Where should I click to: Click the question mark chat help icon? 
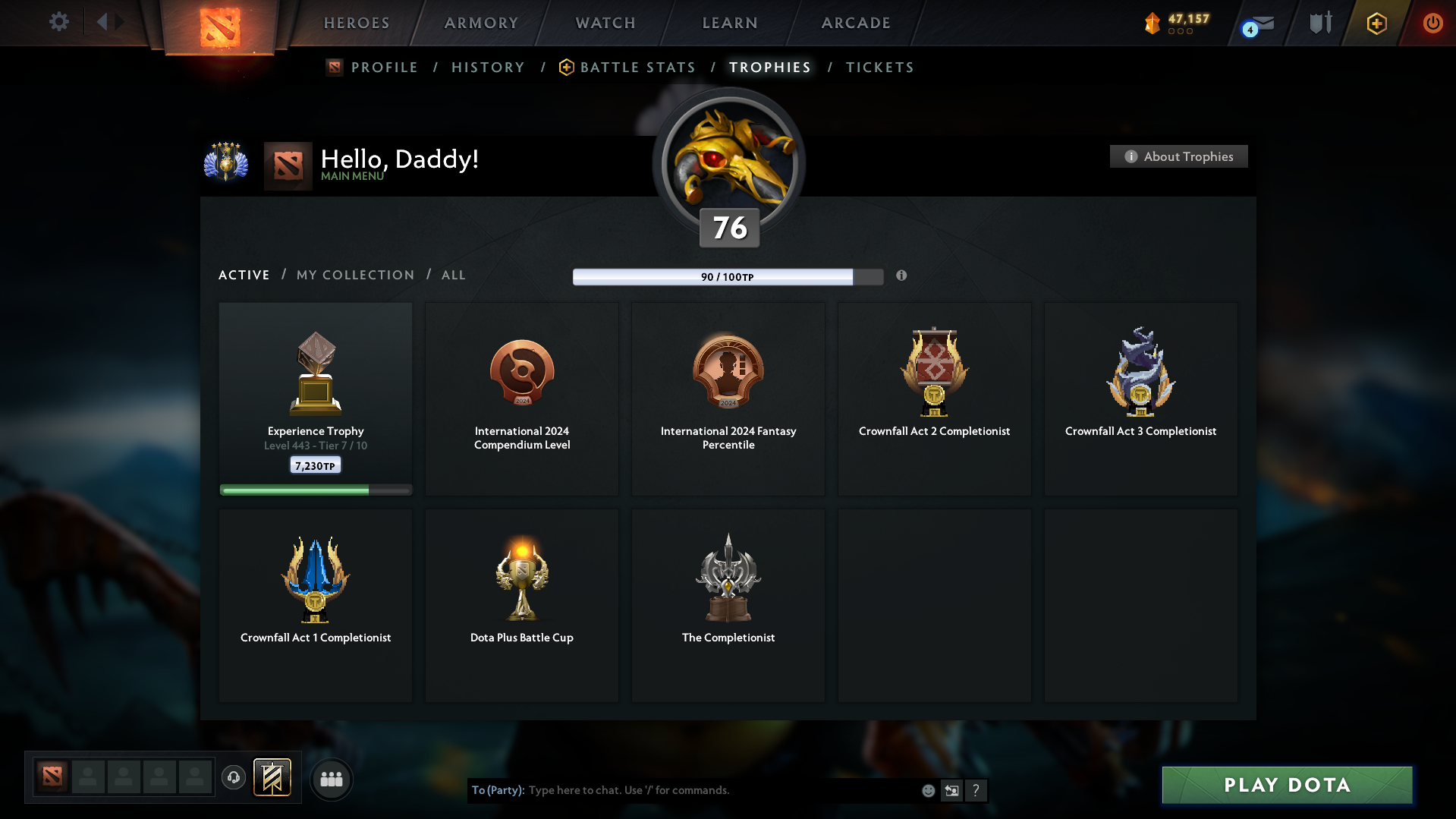click(976, 790)
